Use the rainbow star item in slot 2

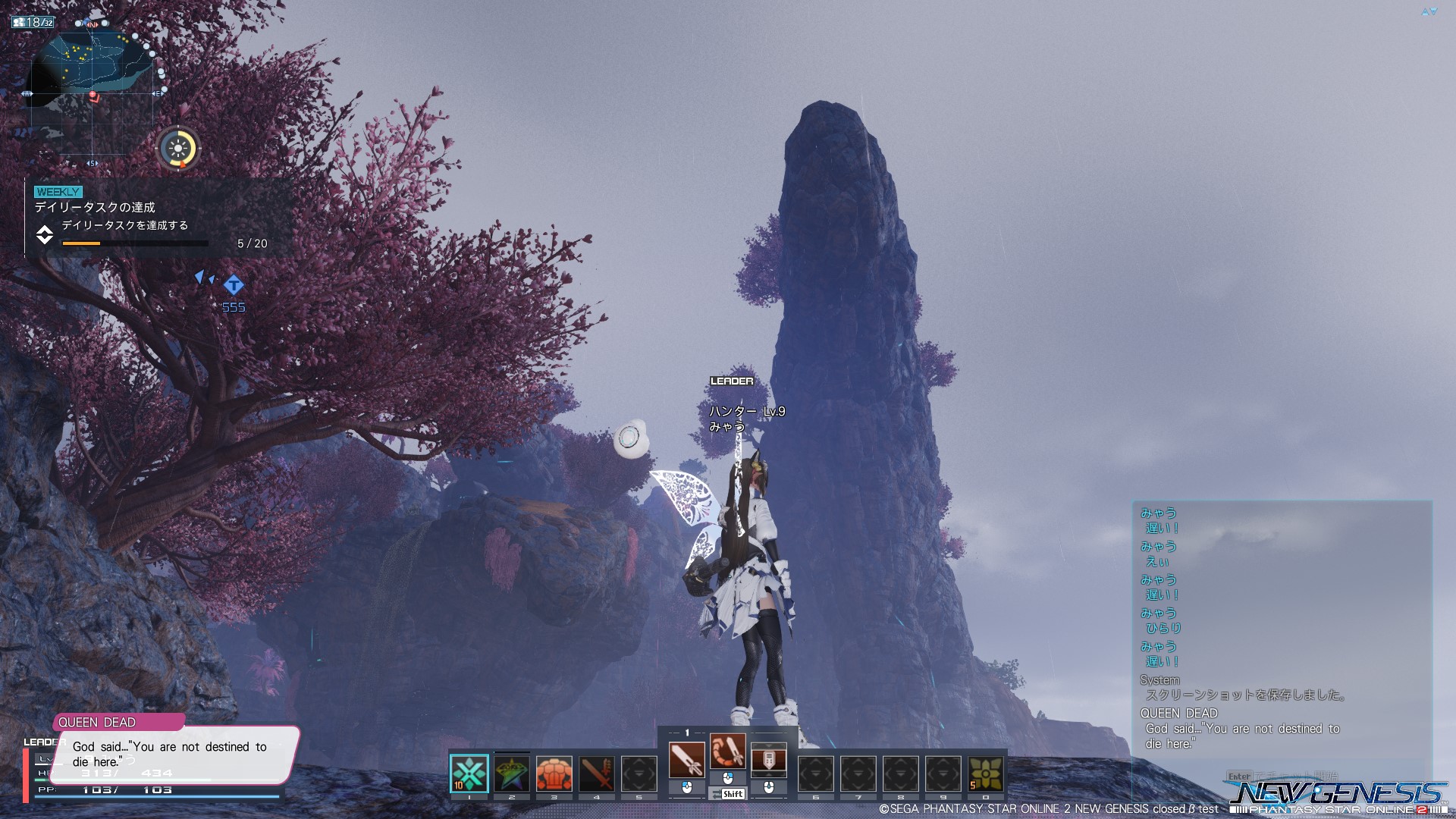tap(512, 773)
